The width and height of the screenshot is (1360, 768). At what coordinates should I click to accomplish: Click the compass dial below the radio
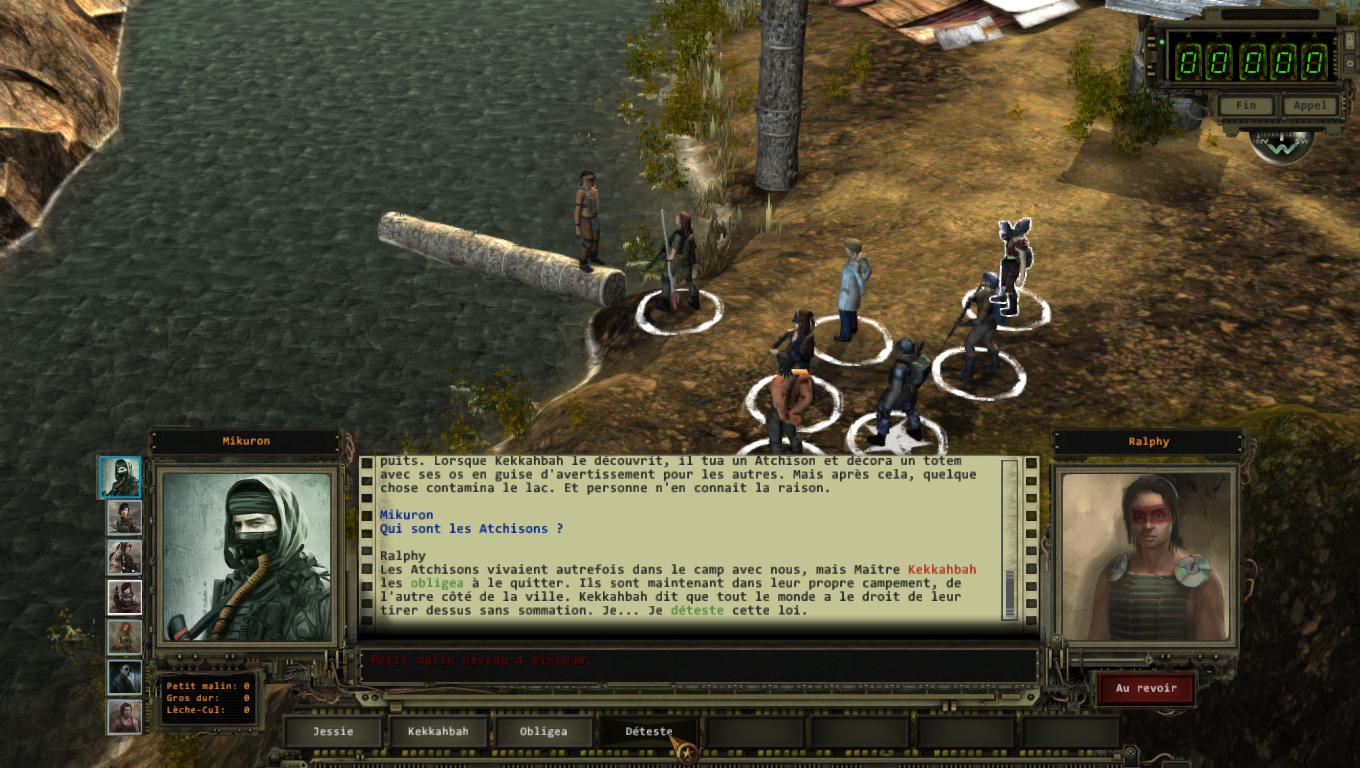coord(1281,146)
